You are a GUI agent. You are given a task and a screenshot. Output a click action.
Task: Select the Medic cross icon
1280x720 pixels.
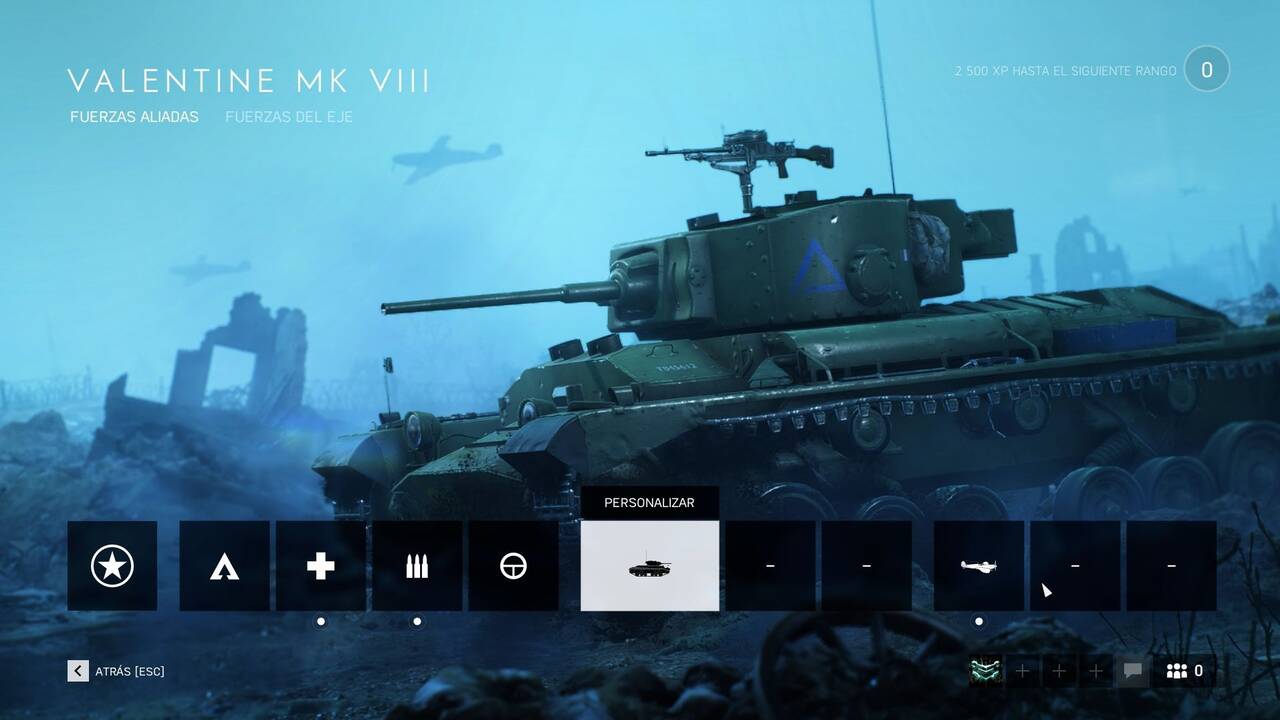click(x=320, y=565)
